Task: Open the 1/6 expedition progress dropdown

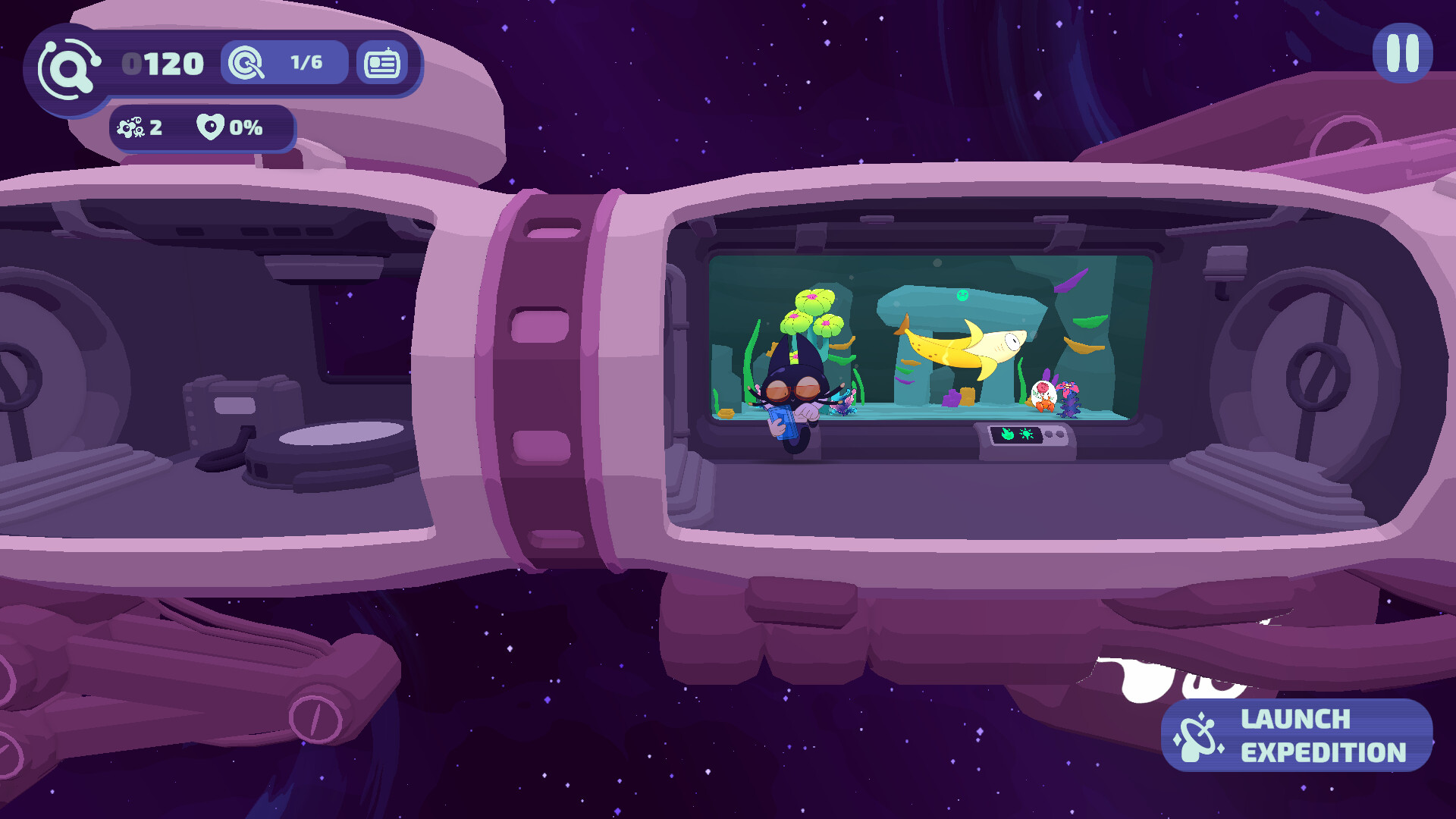Action: pos(306,62)
